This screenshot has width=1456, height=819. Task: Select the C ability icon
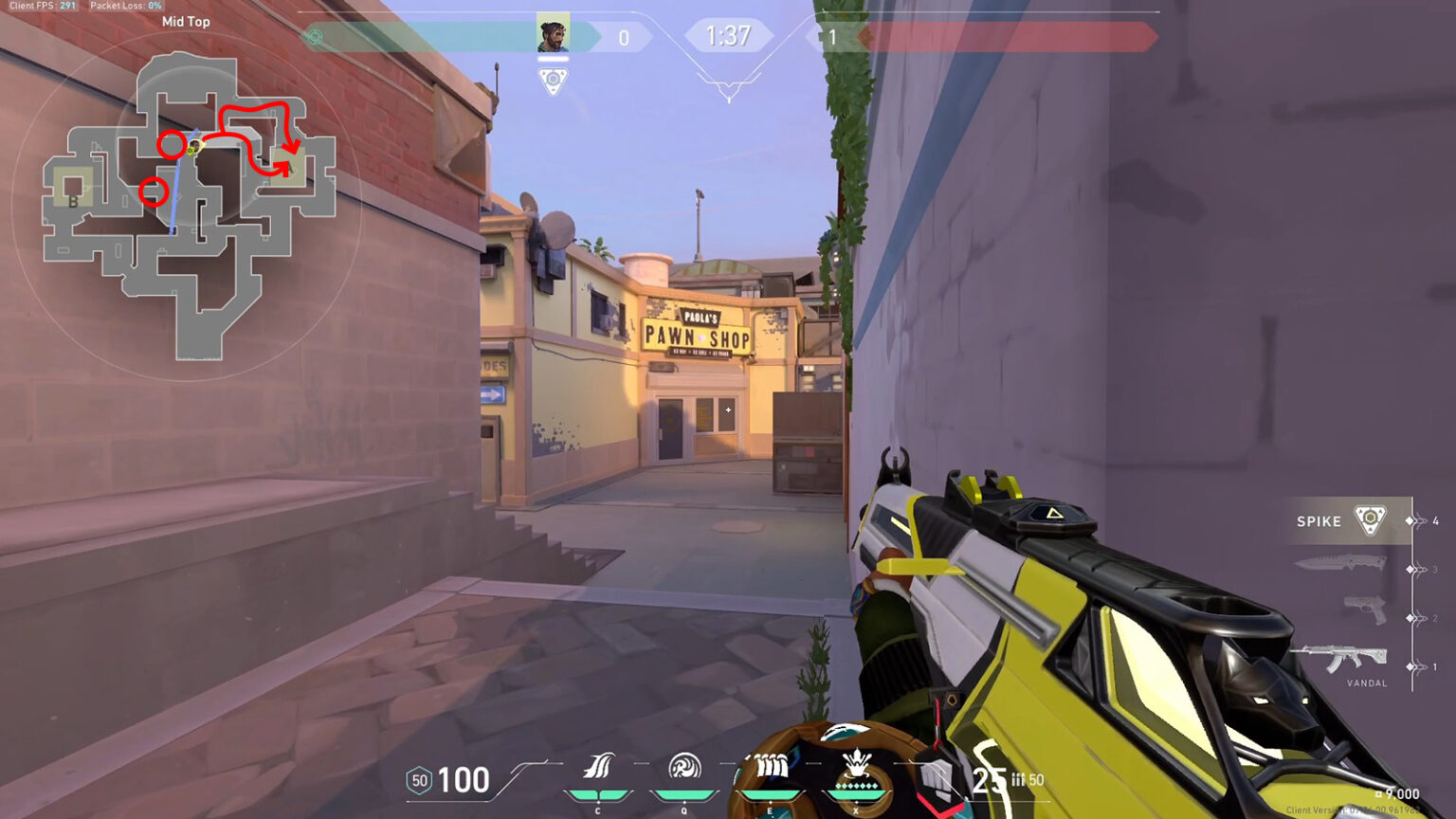(597, 763)
